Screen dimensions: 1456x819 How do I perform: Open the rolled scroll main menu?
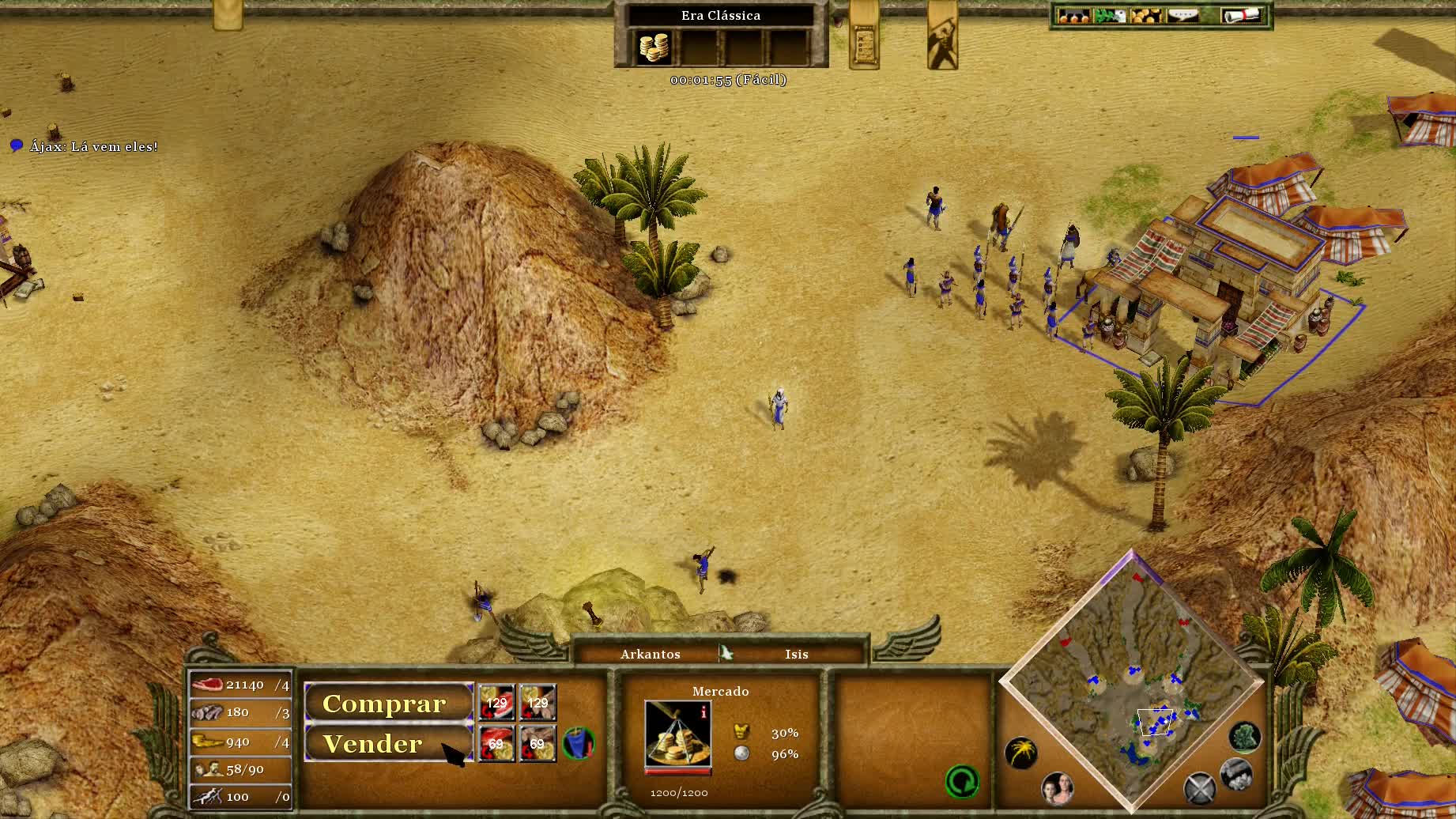pyautogui.click(x=1240, y=15)
